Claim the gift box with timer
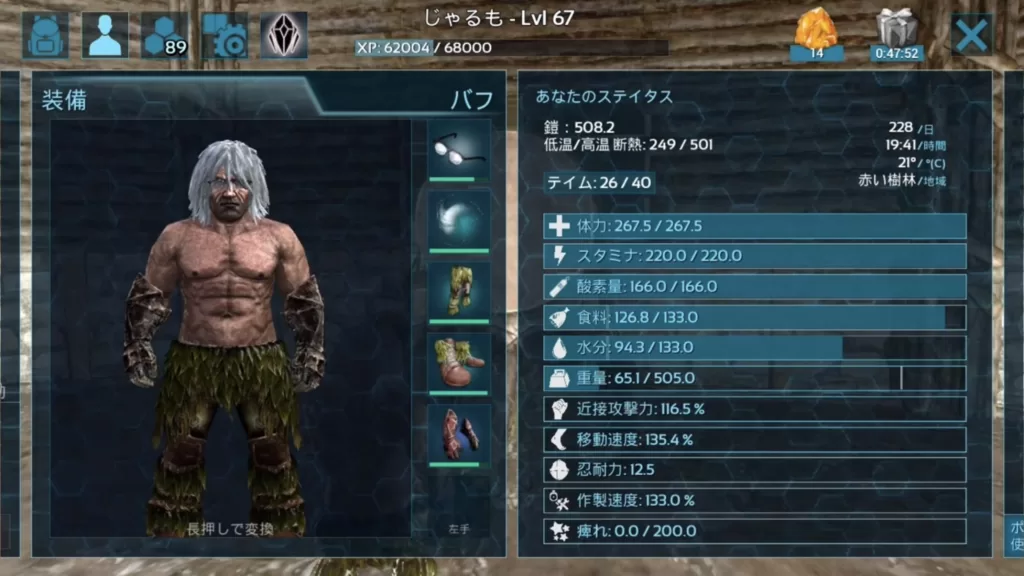Viewport: 1024px width, 576px height. pos(896,35)
